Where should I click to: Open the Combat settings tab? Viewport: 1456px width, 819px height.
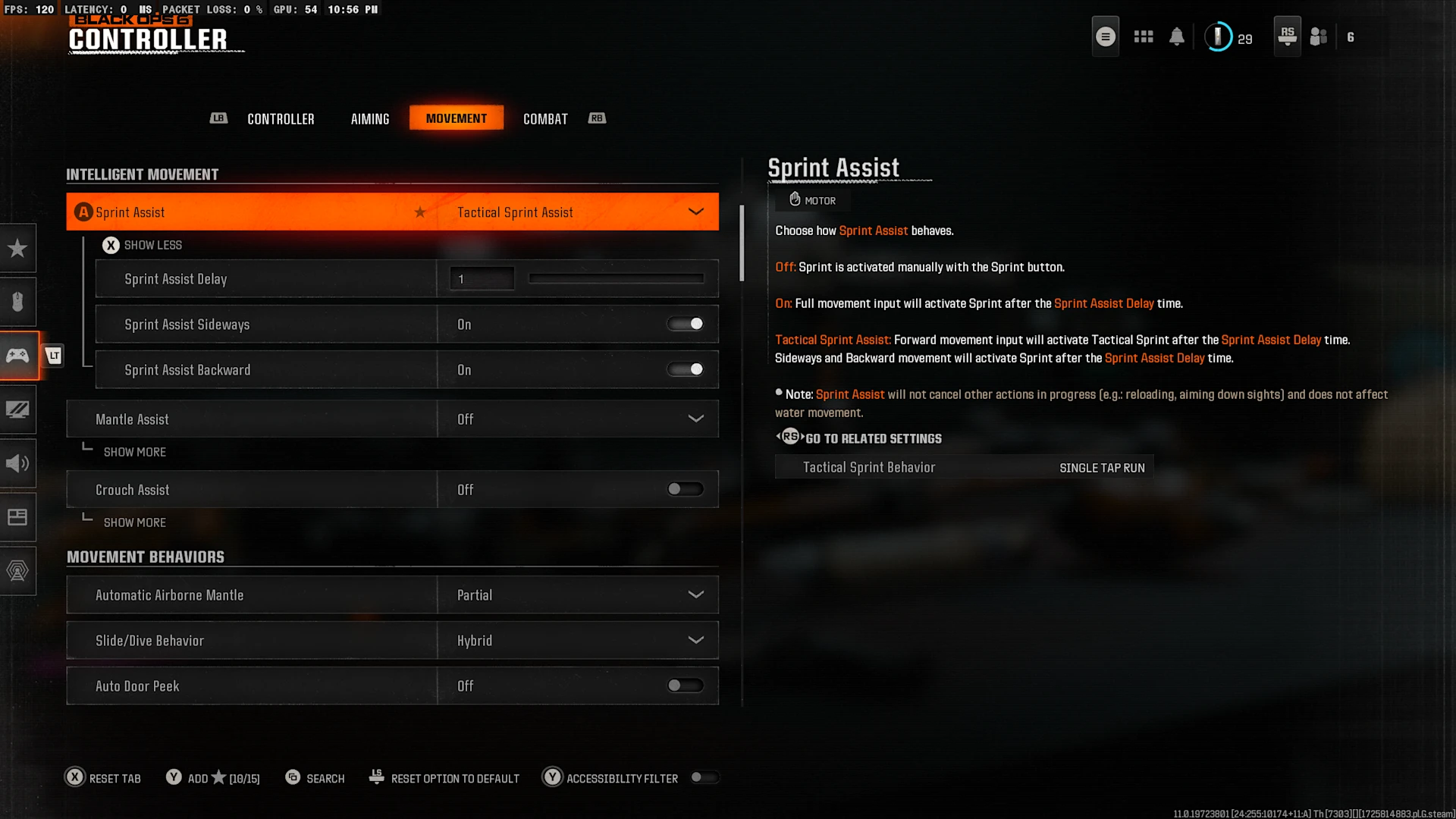(x=545, y=119)
